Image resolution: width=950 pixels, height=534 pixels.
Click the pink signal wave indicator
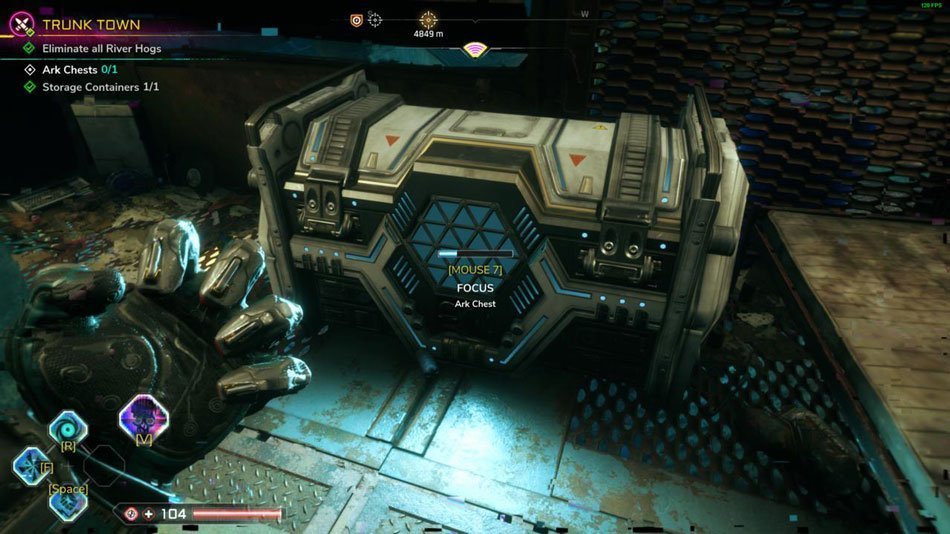click(477, 50)
